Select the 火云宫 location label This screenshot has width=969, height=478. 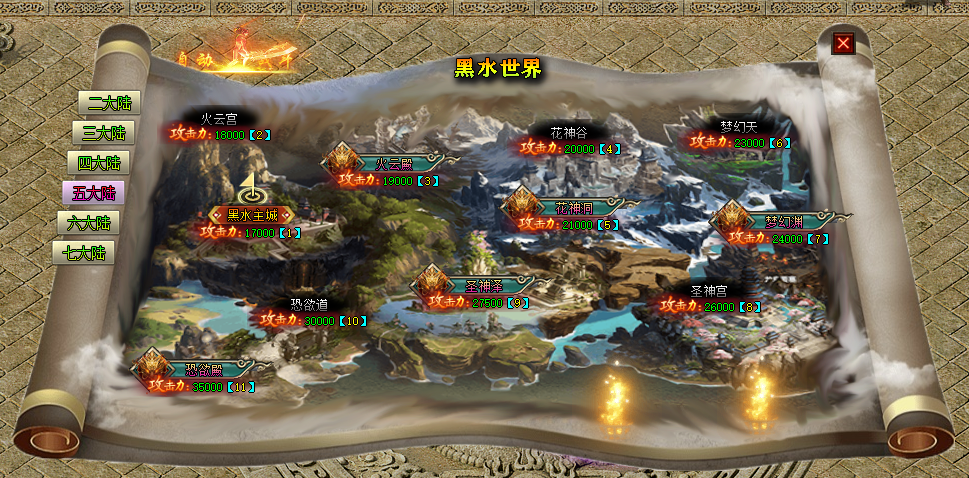coord(218,118)
